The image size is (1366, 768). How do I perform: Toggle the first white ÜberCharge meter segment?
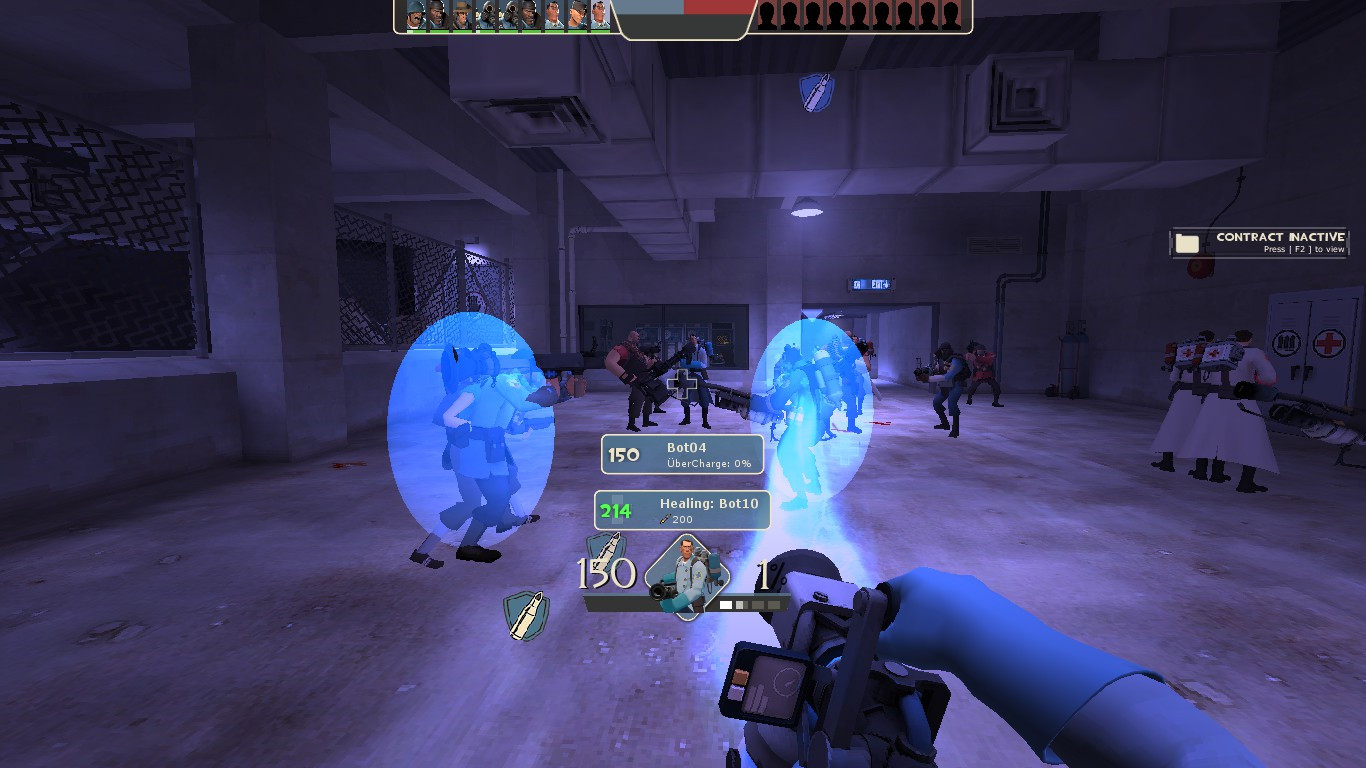(725, 603)
